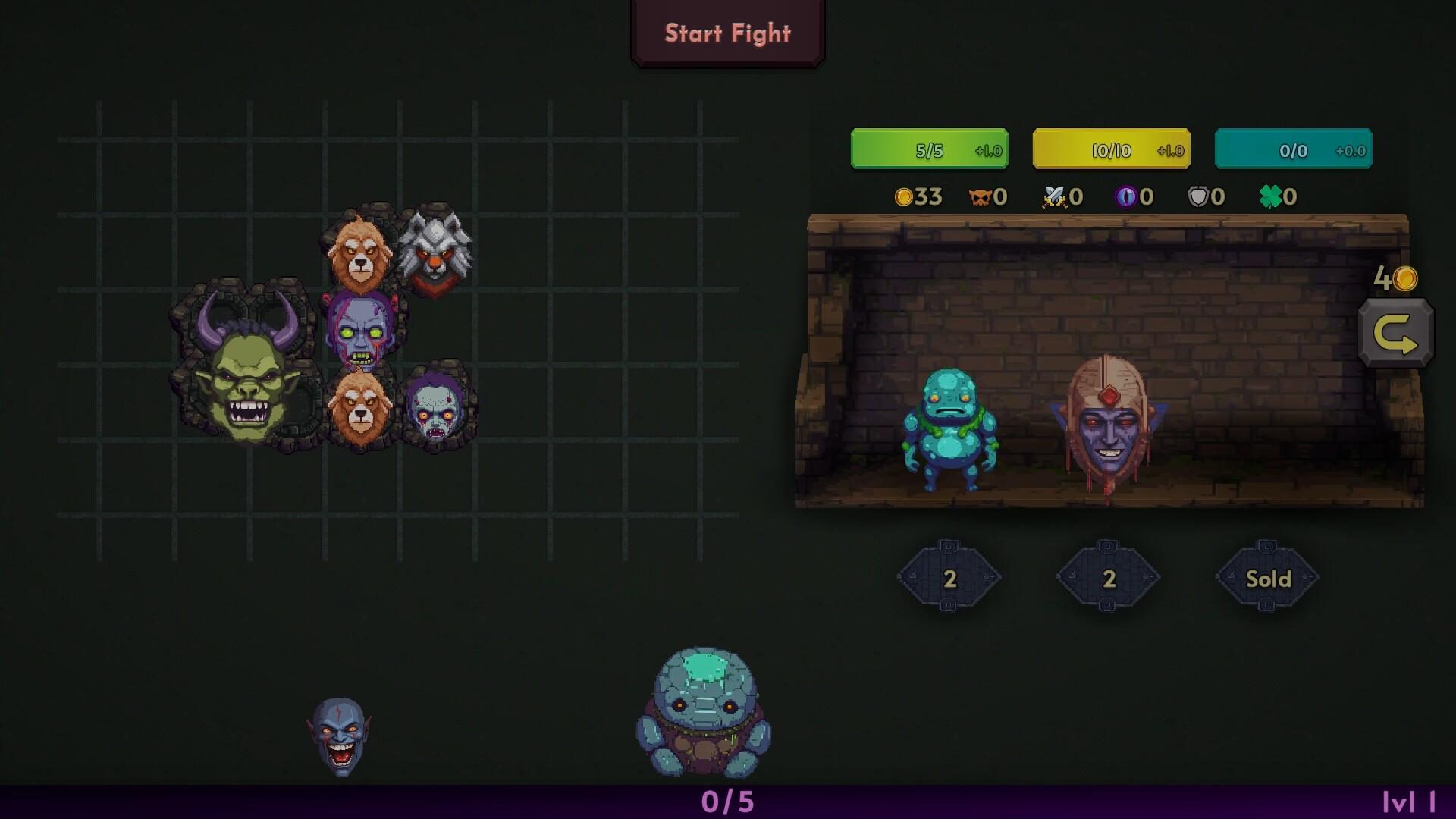This screenshot has height=819, width=1456.
Task: Click the Sold price tag in the shop
Action: [1267, 578]
